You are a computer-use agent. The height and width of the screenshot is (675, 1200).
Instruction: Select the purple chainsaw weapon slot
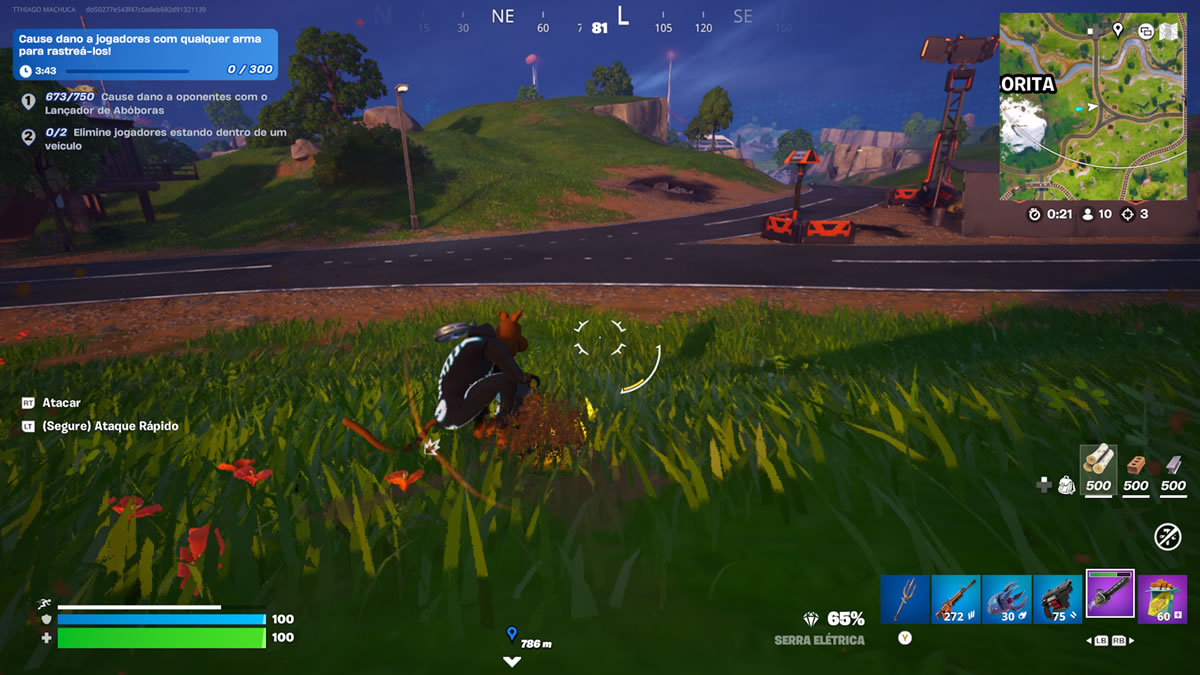(x=1110, y=595)
